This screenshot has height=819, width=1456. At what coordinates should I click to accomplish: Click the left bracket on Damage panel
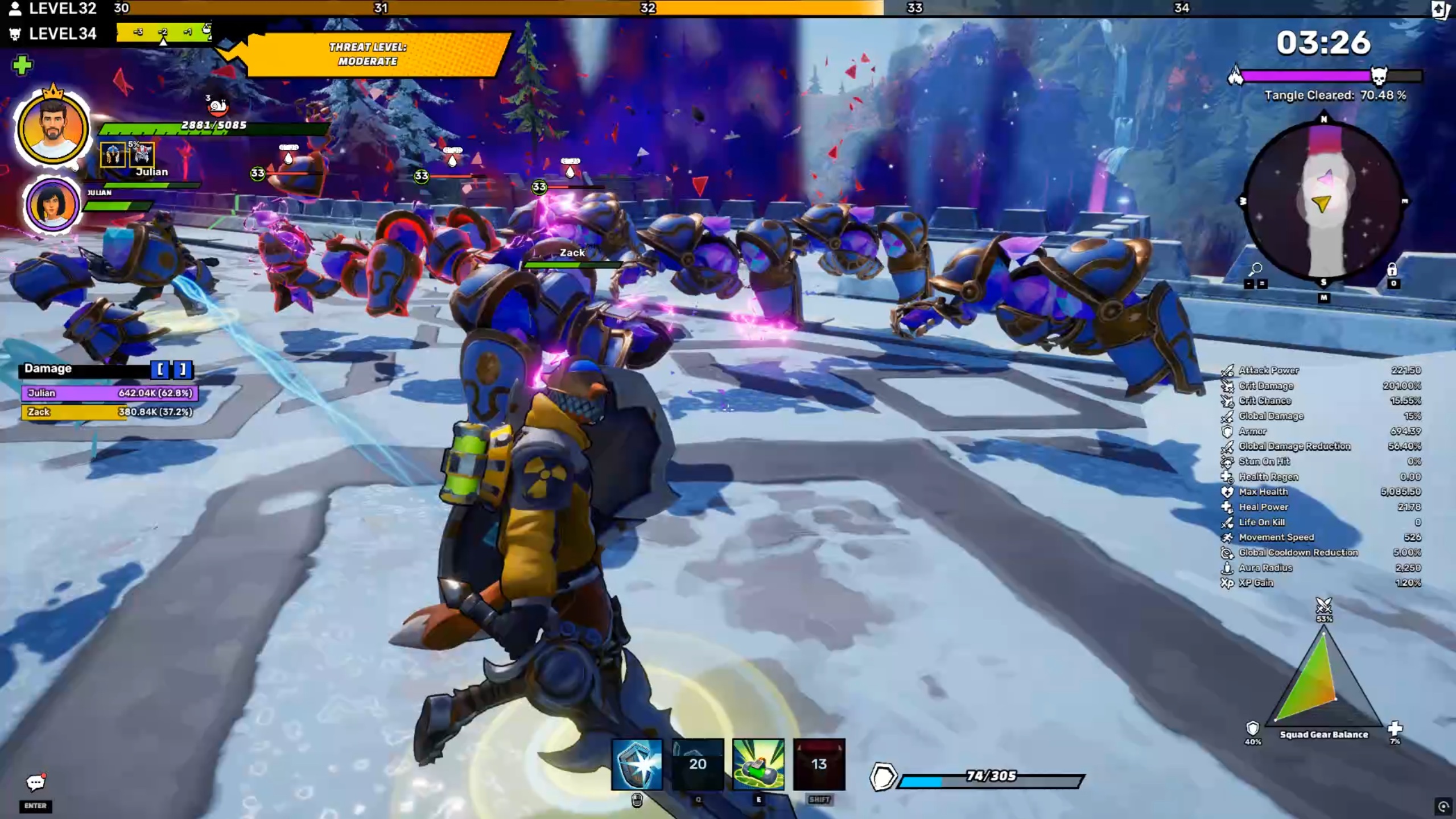160,369
